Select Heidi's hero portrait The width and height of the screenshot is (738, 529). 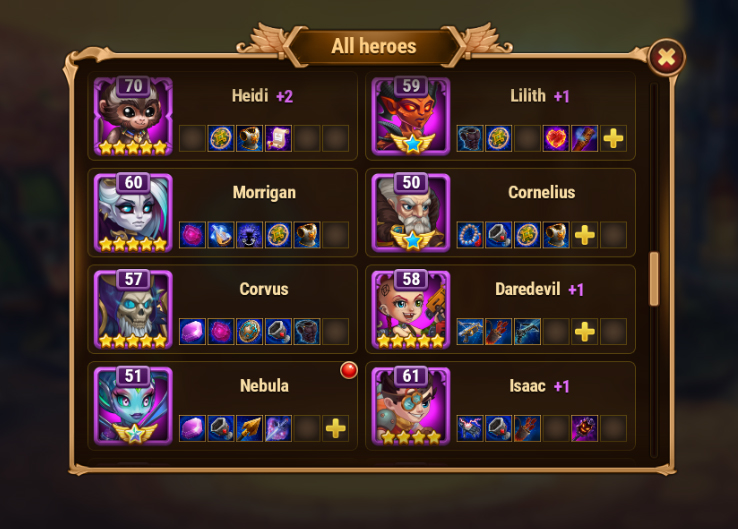pos(133,117)
